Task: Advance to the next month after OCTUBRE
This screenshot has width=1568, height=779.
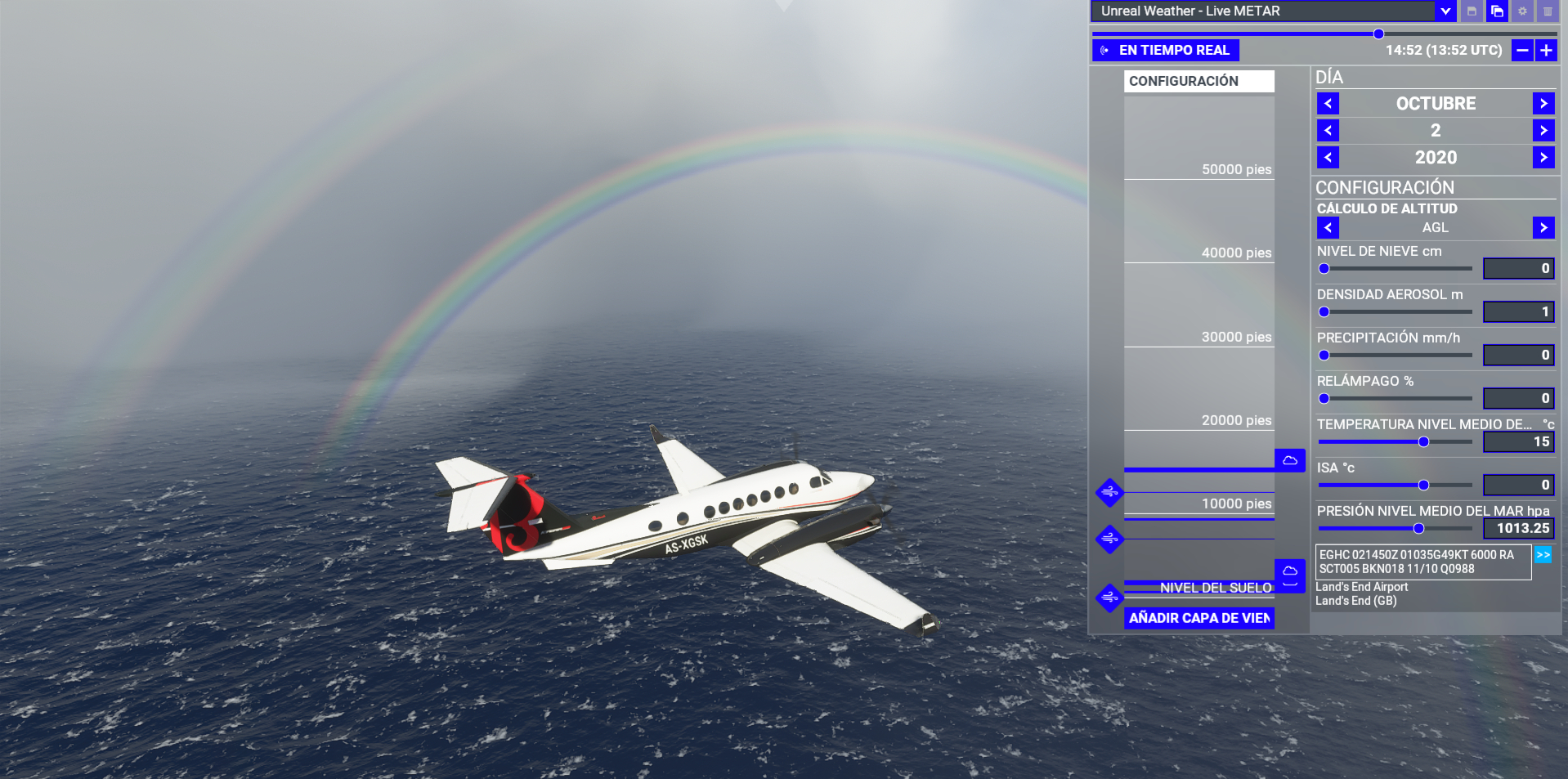Action: 1543,103
